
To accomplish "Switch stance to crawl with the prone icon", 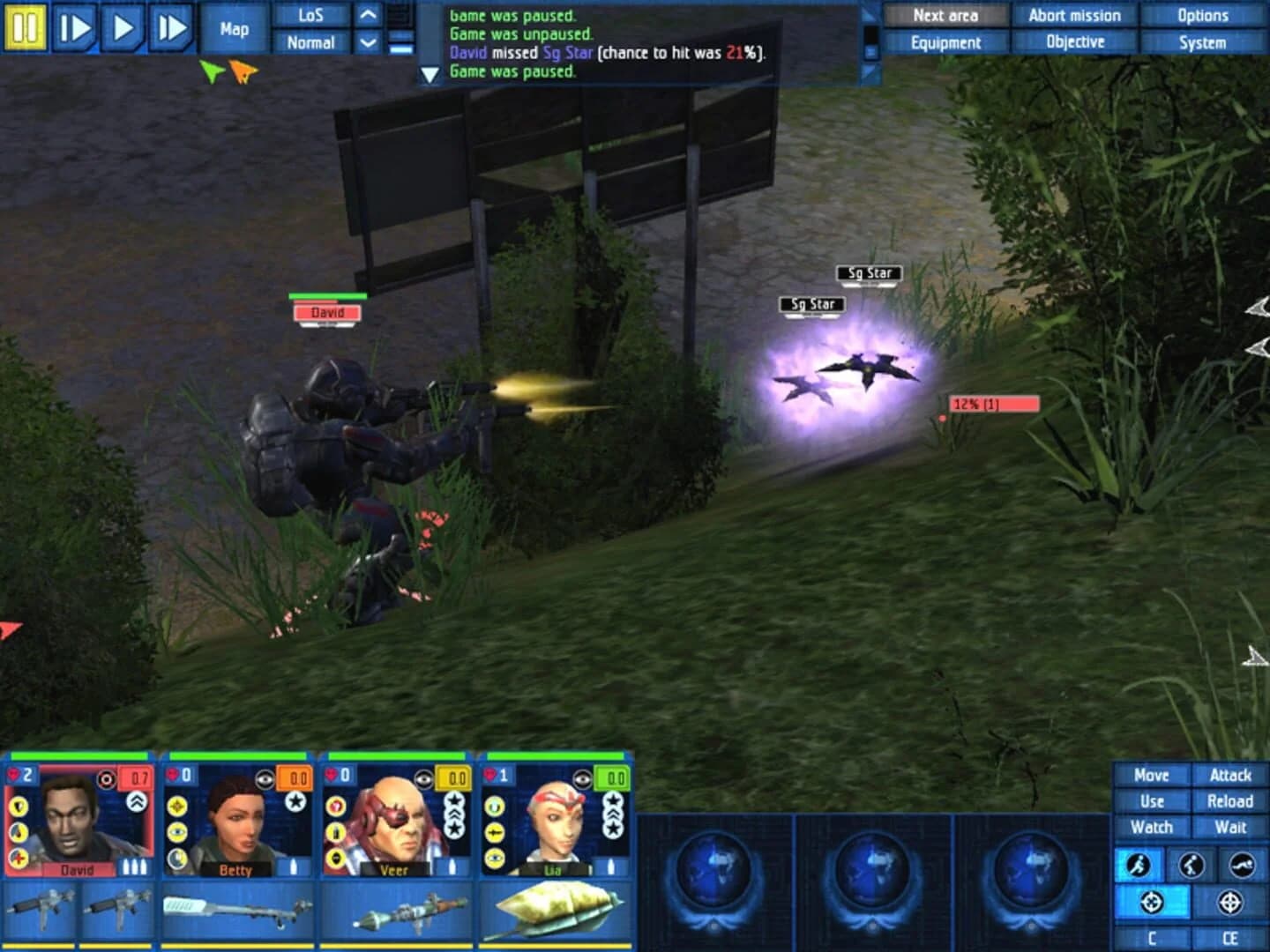I will tap(1244, 864).
